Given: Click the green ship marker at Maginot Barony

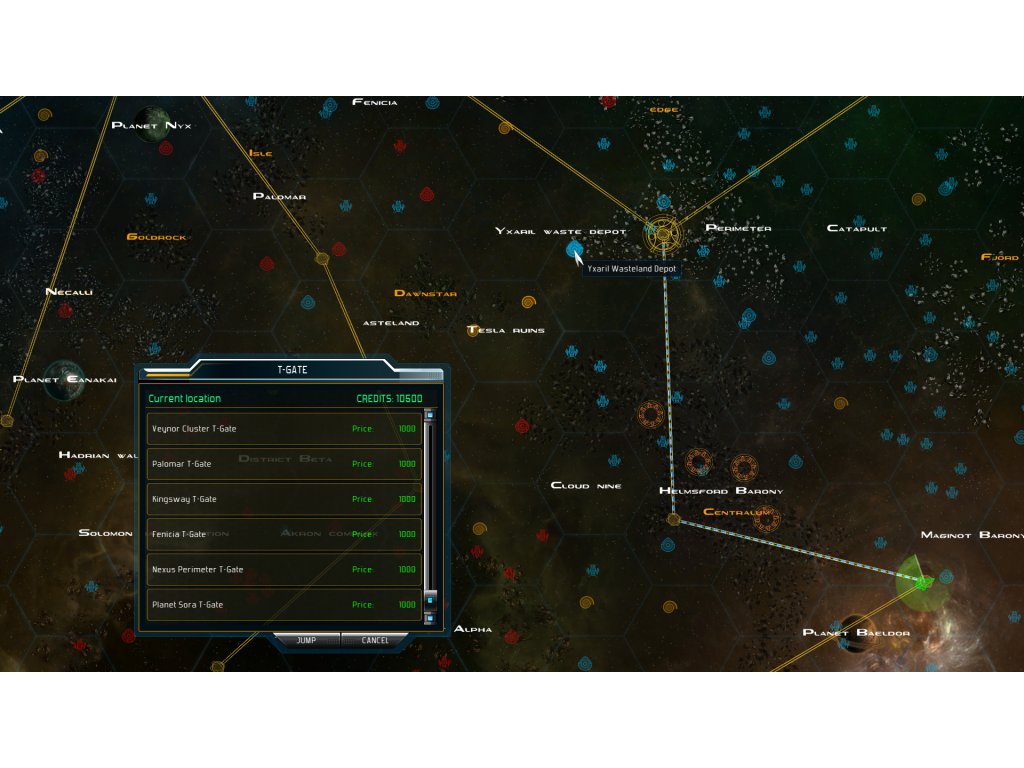Looking at the screenshot, I should click(923, 579).
